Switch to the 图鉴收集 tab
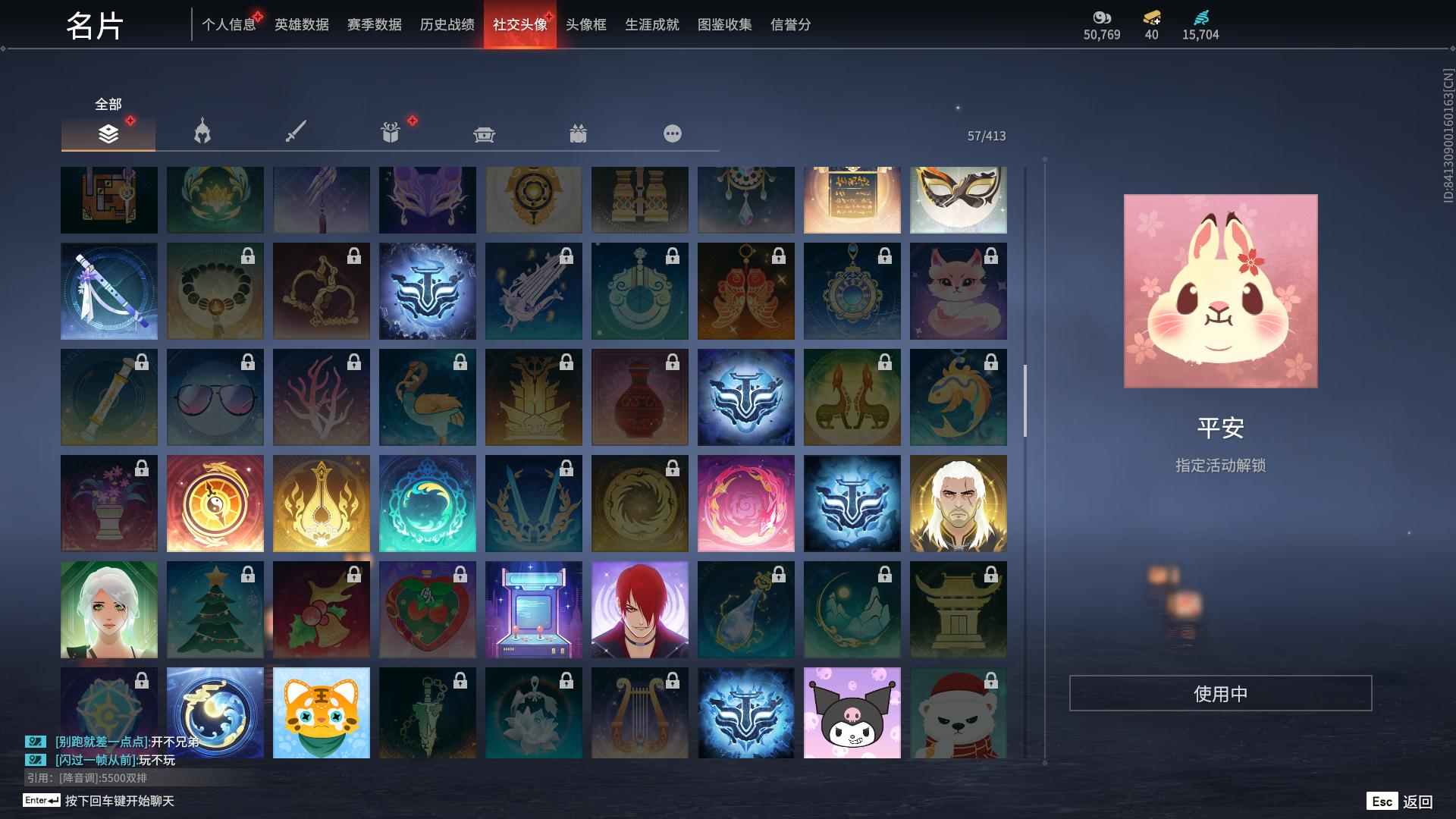Screen dimensions: 1456x819 pyautogui.click(x=722, y=24)
